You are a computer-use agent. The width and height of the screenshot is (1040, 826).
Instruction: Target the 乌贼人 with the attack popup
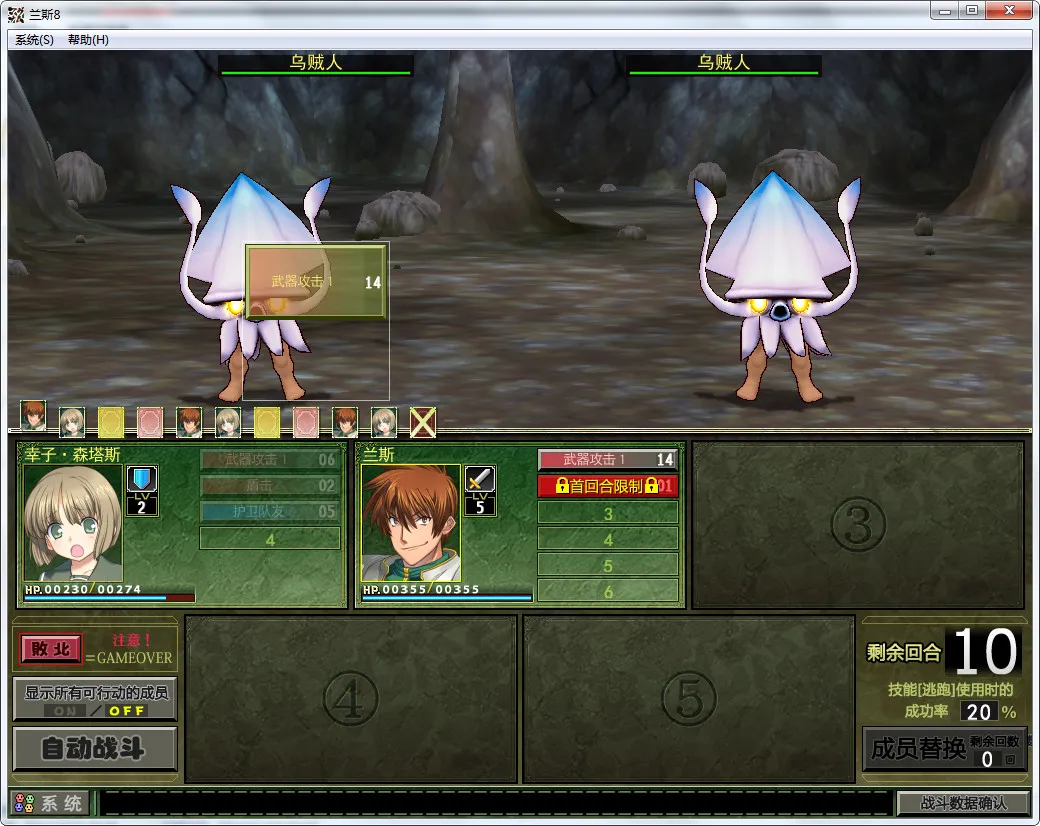tap(250, 290)
